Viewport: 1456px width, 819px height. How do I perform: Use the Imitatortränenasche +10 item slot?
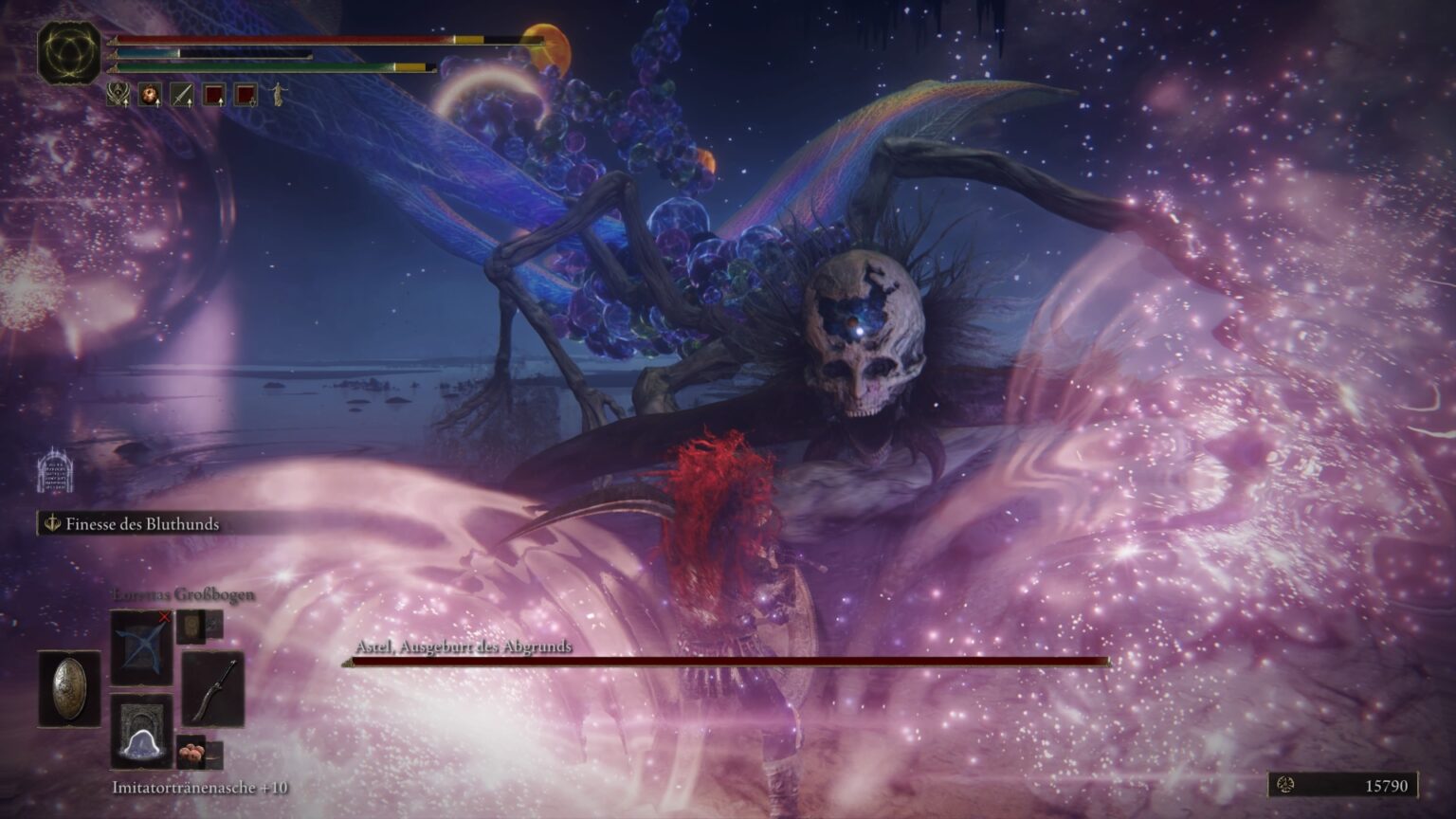[x=141, y=732]
